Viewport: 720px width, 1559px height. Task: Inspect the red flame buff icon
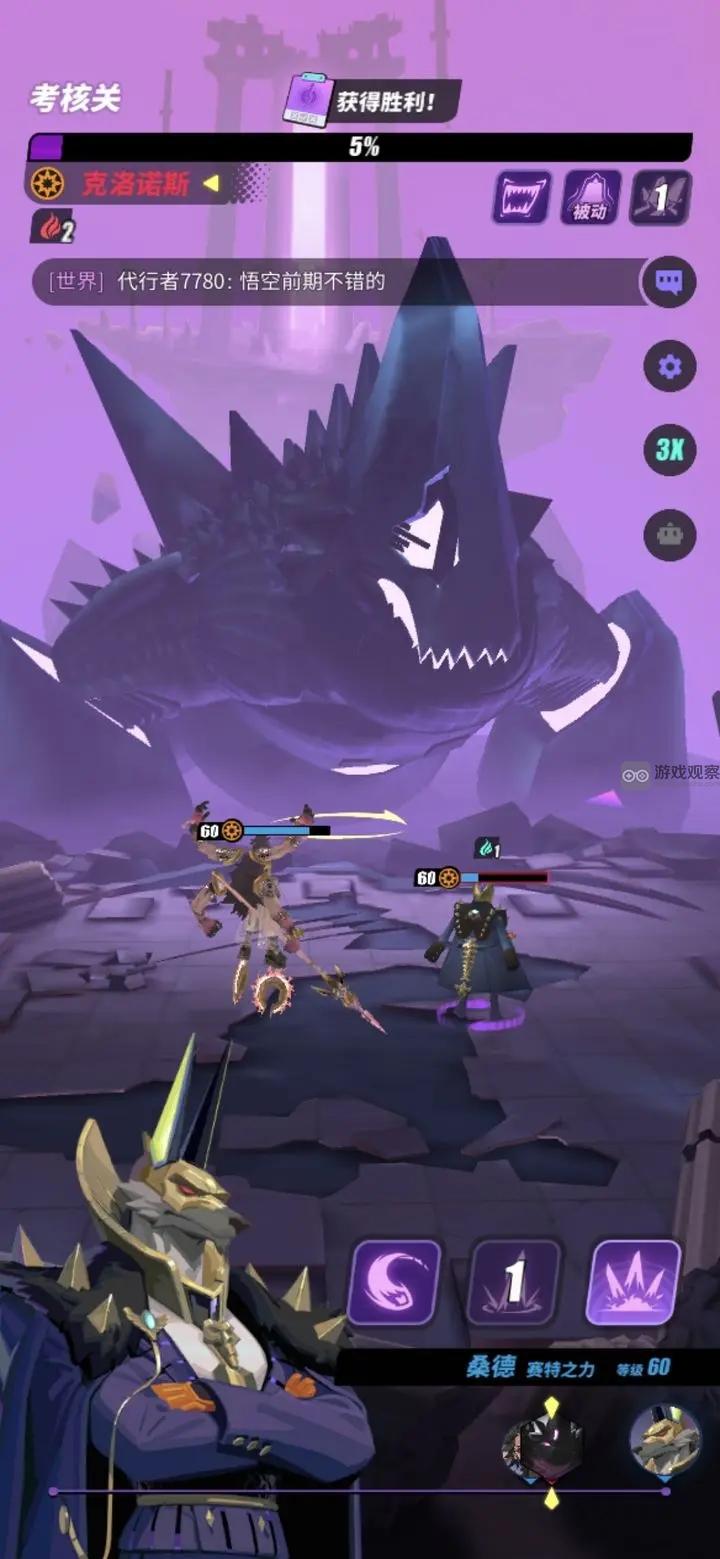(52, 227)
